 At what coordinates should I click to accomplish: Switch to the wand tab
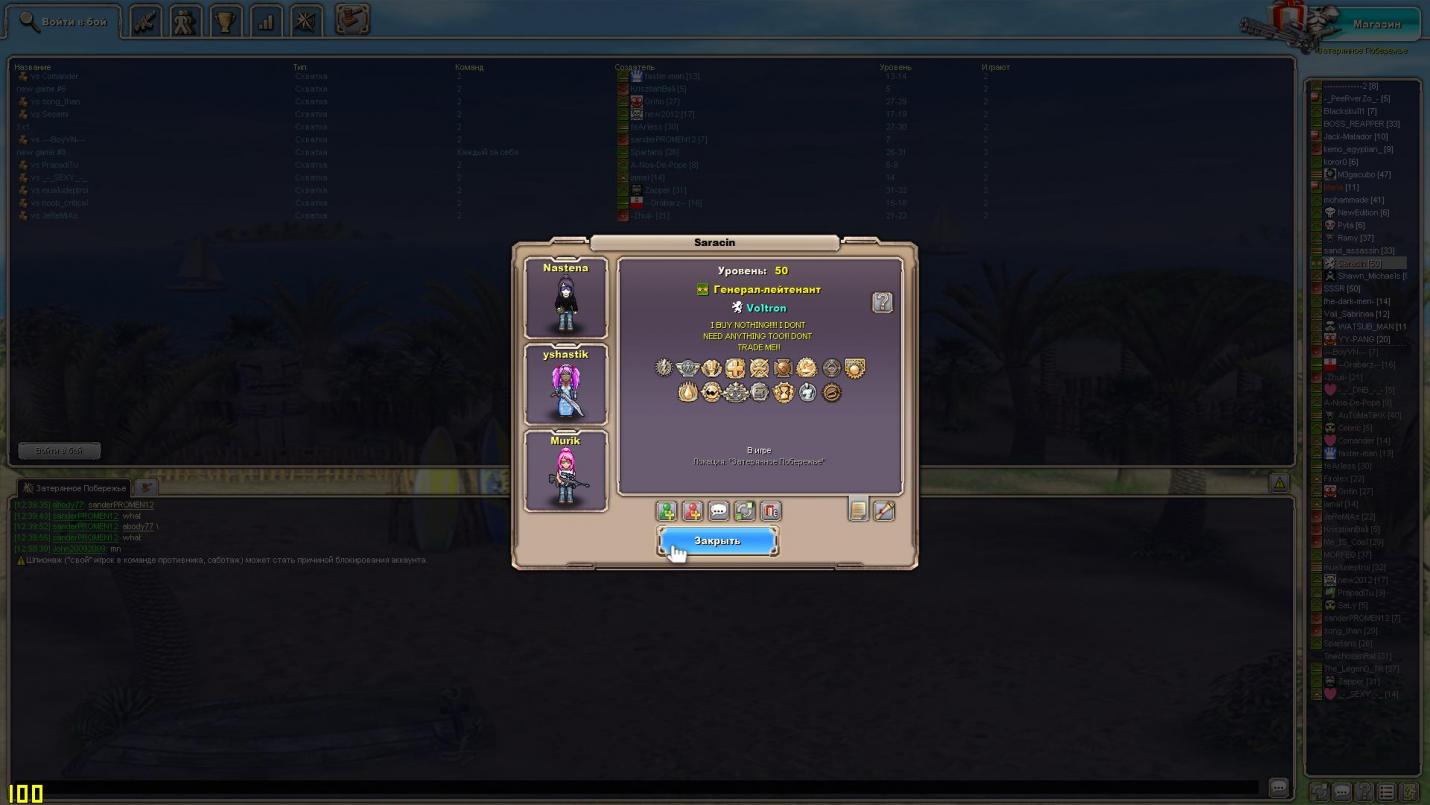point(884,510)
